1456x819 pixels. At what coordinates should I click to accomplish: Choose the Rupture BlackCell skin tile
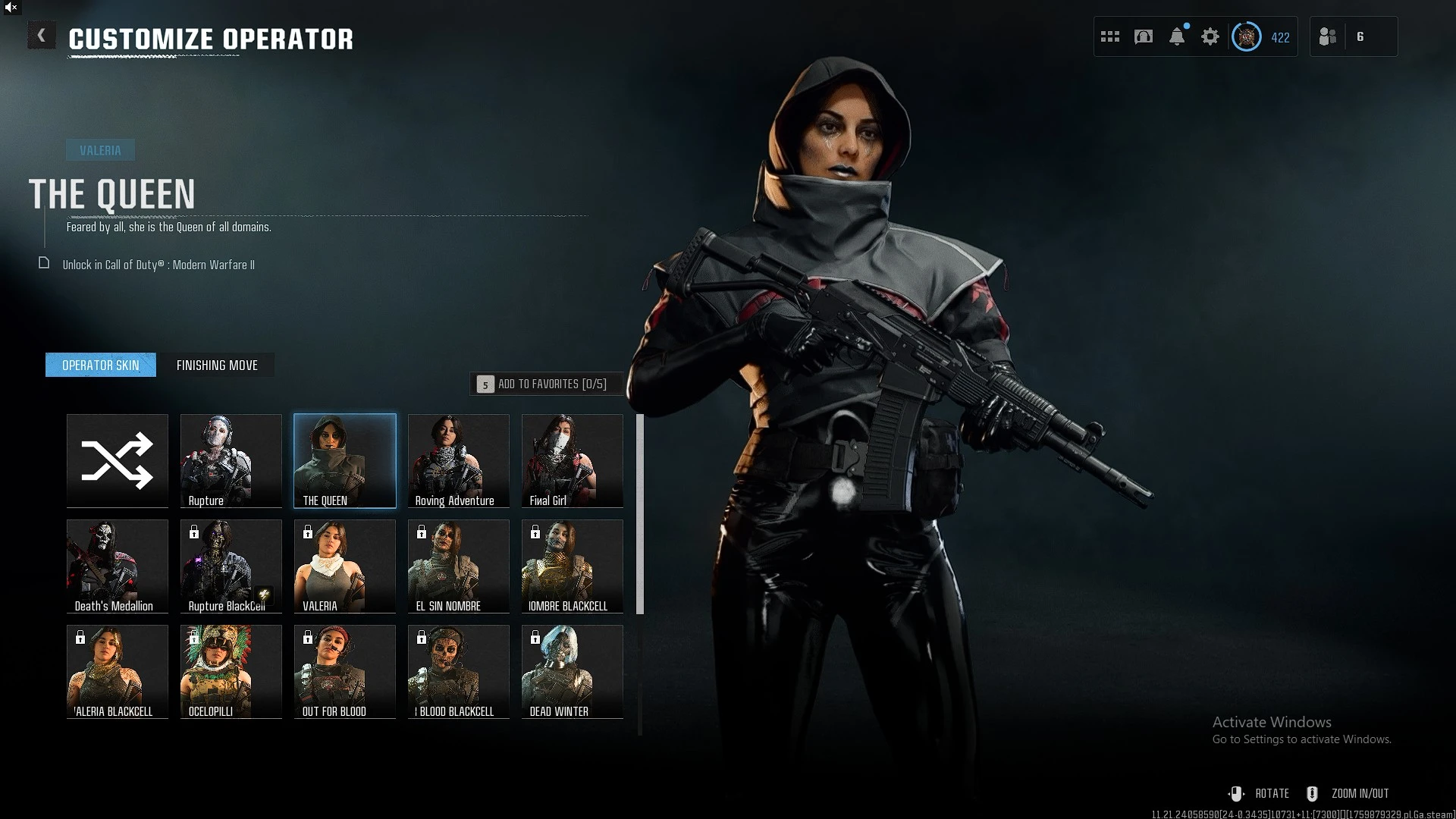[231, 566]
